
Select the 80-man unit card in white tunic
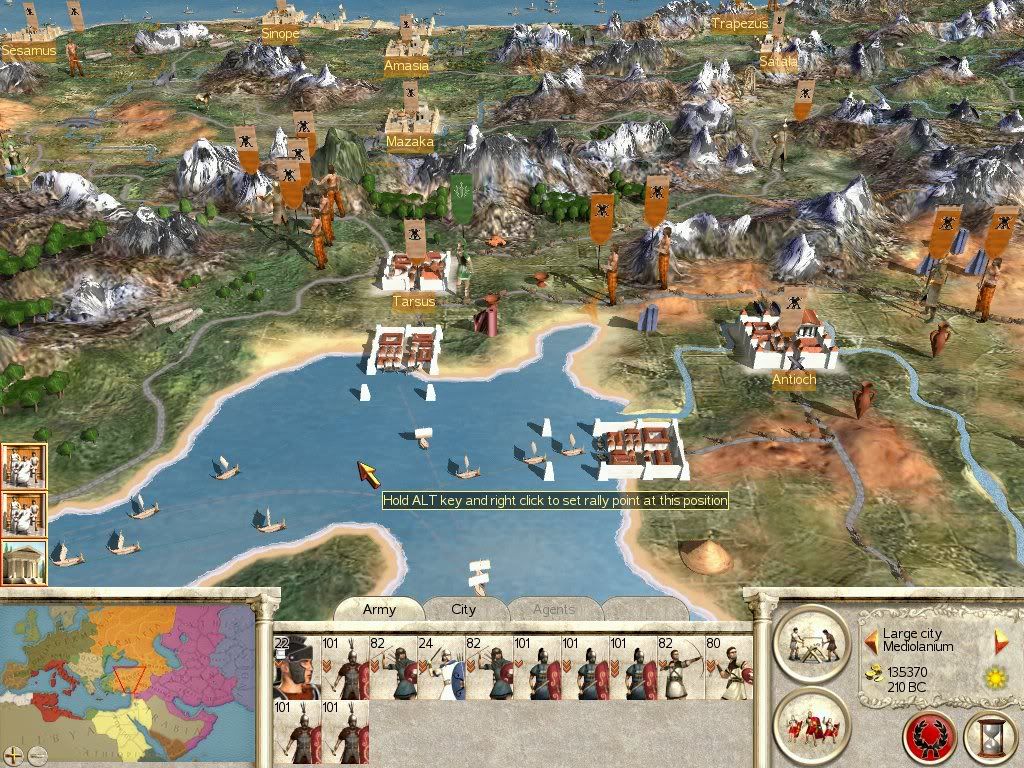[x=728, y=666]
